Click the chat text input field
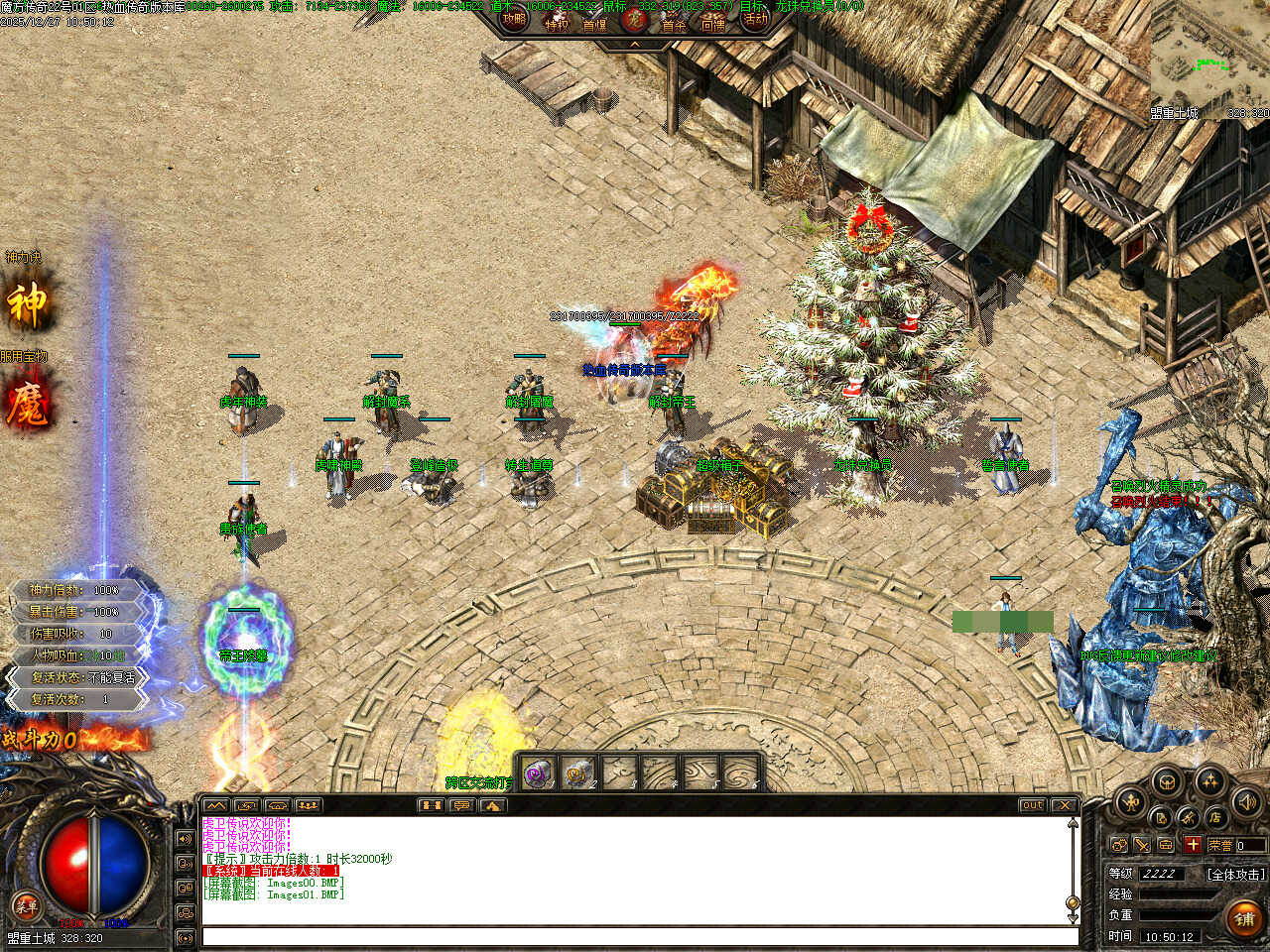Image resolution: width=1270 pixels, height=952 pixels. point(640,936)
